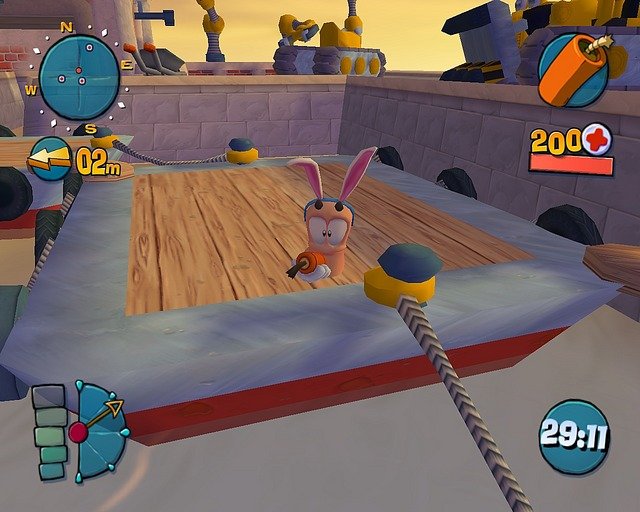
Task: Click the yellow arrow direction indicator
Action: click(49, 159)
